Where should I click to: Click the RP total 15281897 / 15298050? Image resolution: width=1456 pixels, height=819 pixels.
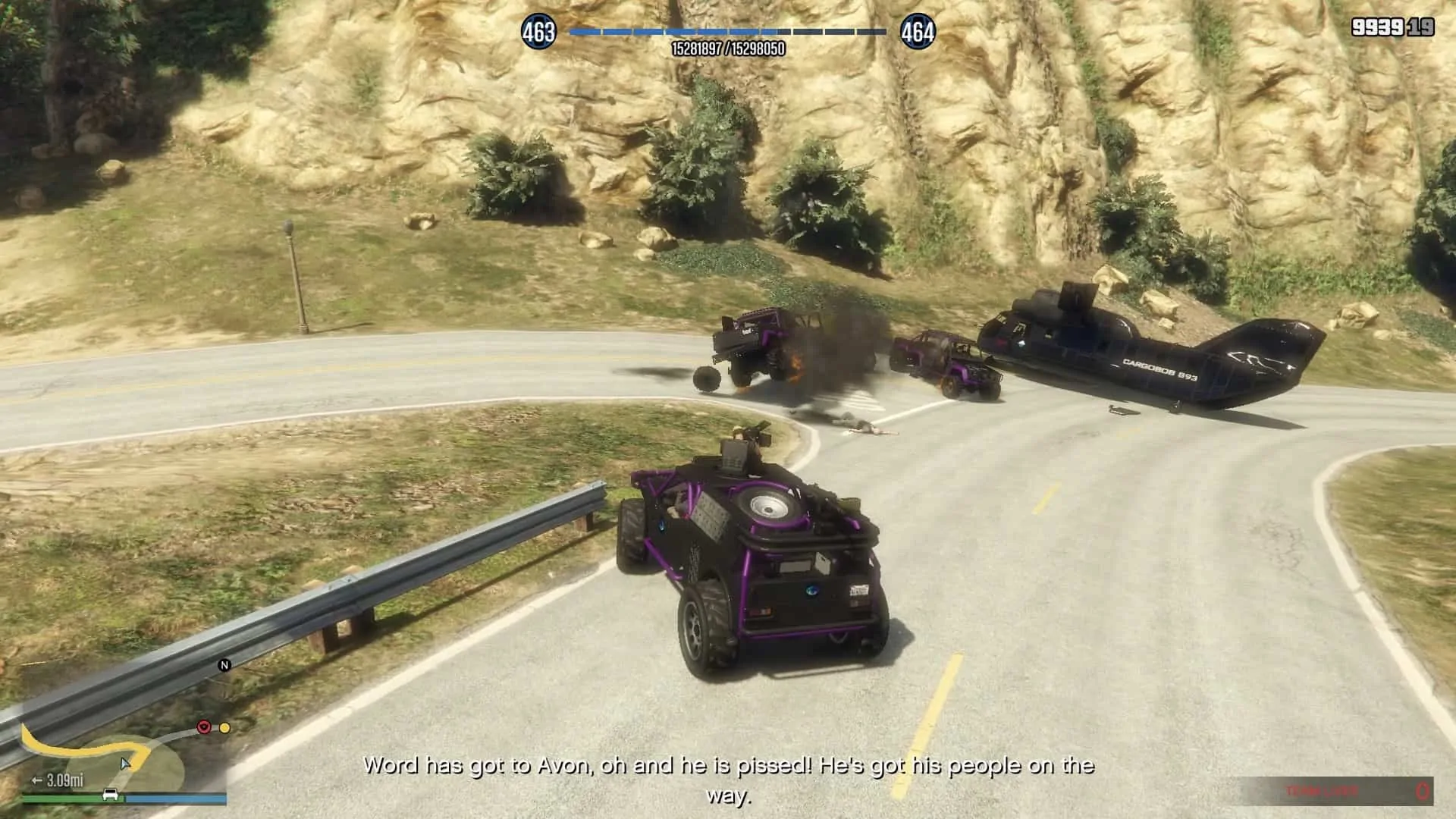(x=728, y=47)
